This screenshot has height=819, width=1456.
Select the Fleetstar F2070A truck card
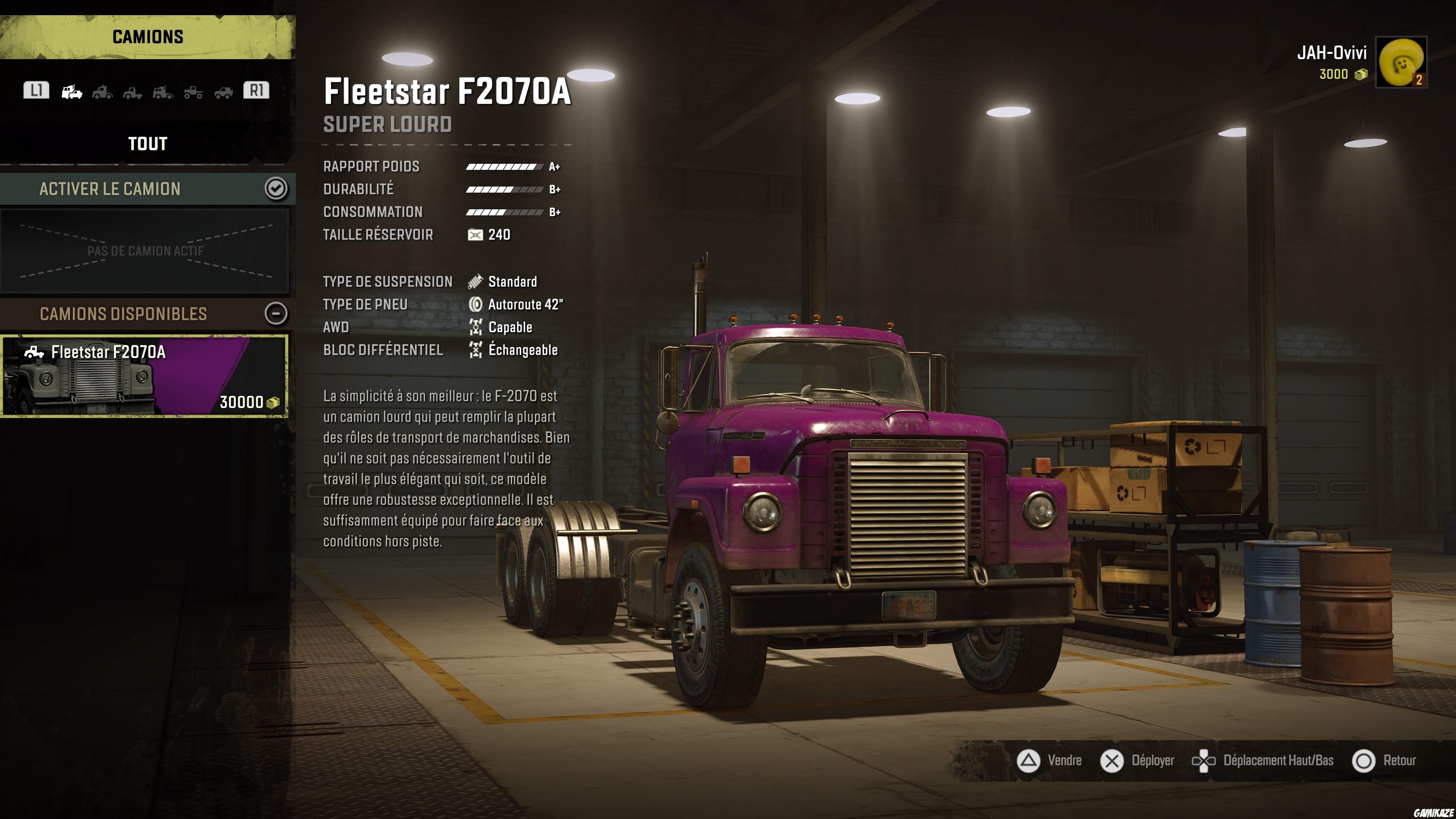click(144, 376)
